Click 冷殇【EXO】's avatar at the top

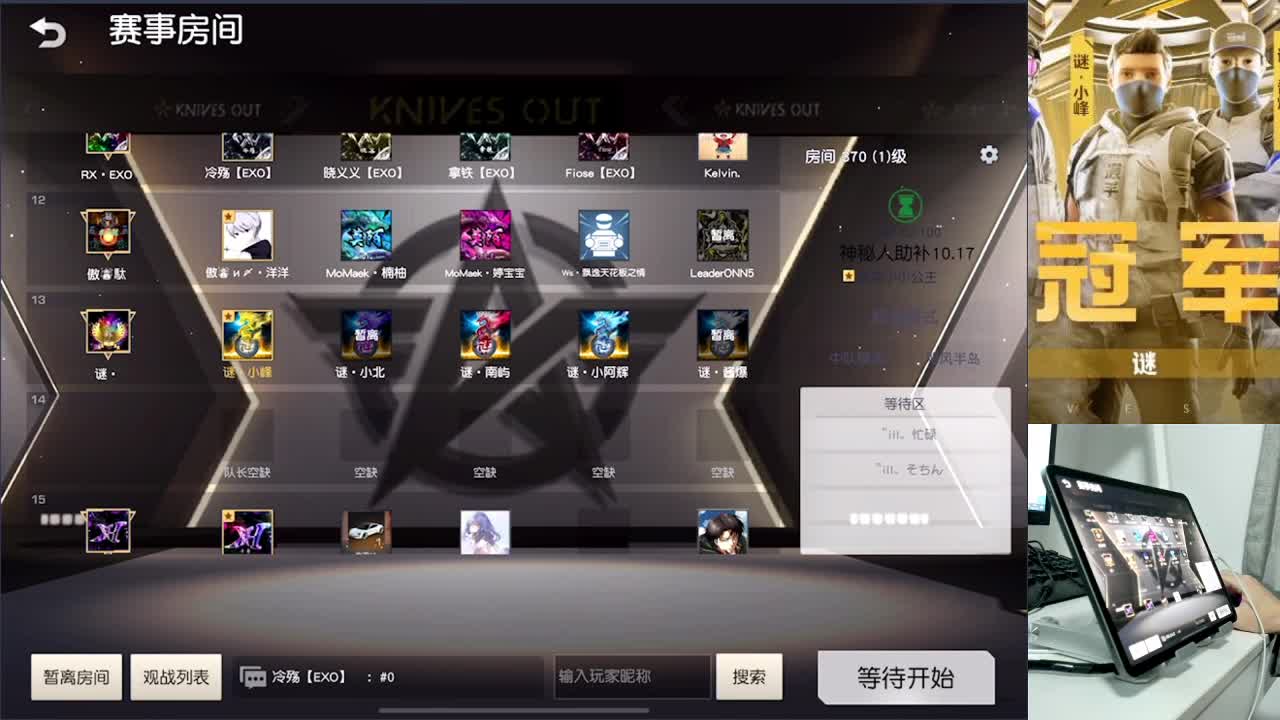click(247, 147)
